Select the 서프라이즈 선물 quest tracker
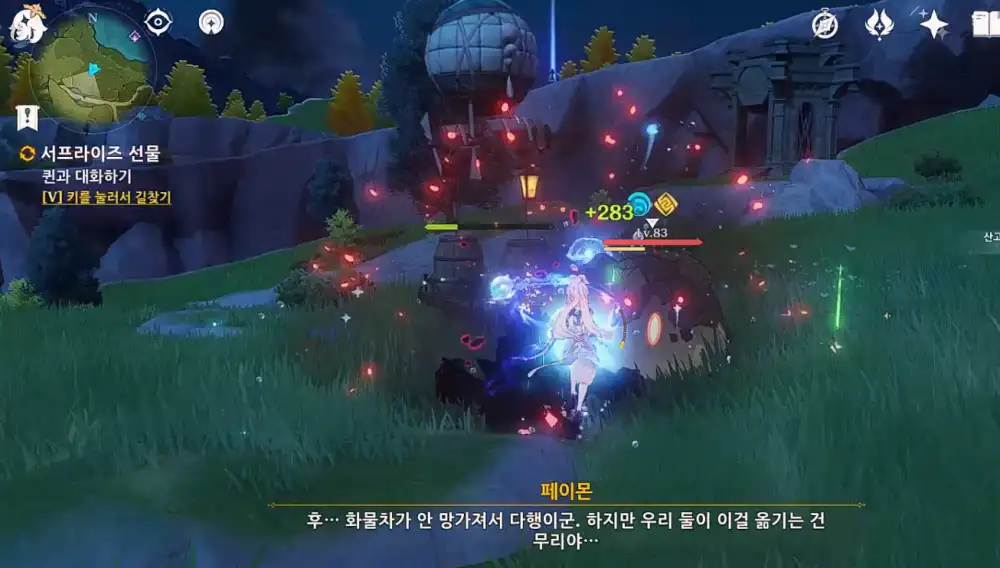1000x568 pixels. (x=100, y=154)
